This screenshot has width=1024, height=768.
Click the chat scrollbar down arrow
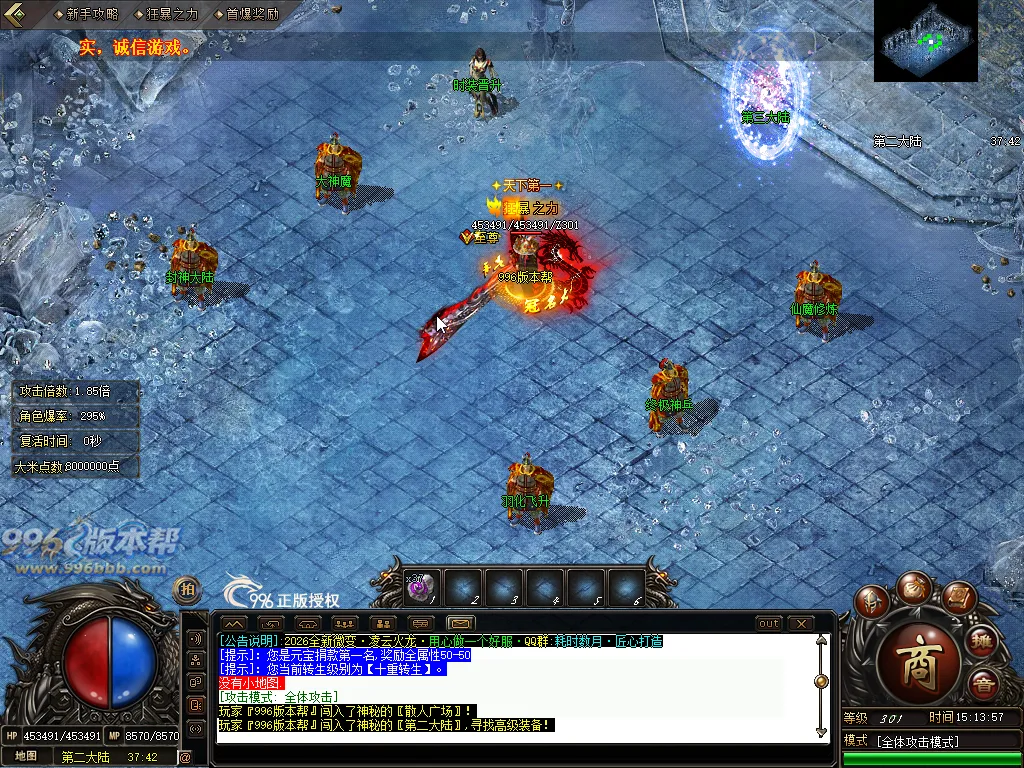pyautogui.click(x=821, y=733)
